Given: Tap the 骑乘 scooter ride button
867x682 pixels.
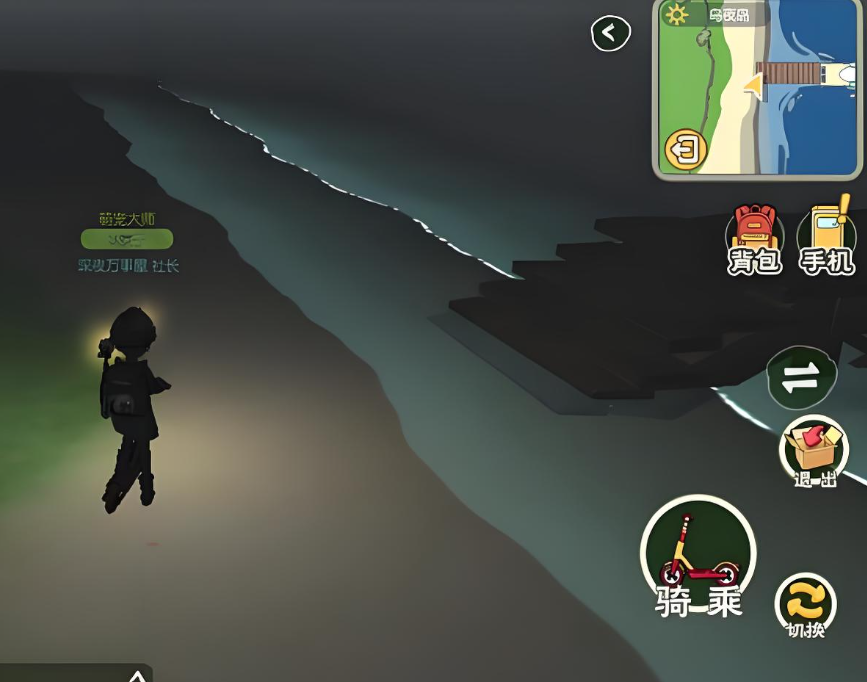Looking at the screenshot, I should tap(698, 556).
